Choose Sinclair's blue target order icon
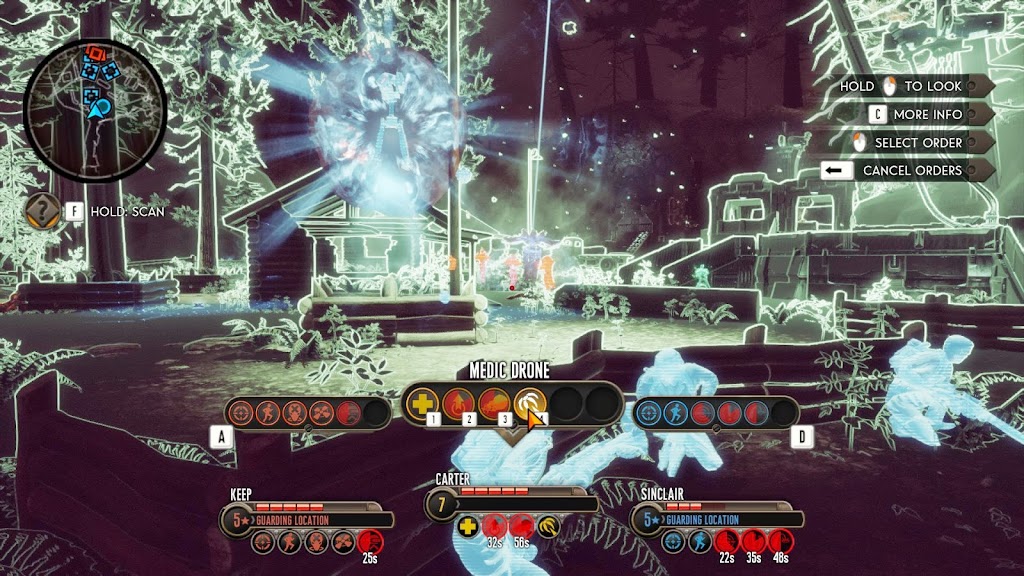This screenshot has height=576, width=1024. tap(648, 412)
